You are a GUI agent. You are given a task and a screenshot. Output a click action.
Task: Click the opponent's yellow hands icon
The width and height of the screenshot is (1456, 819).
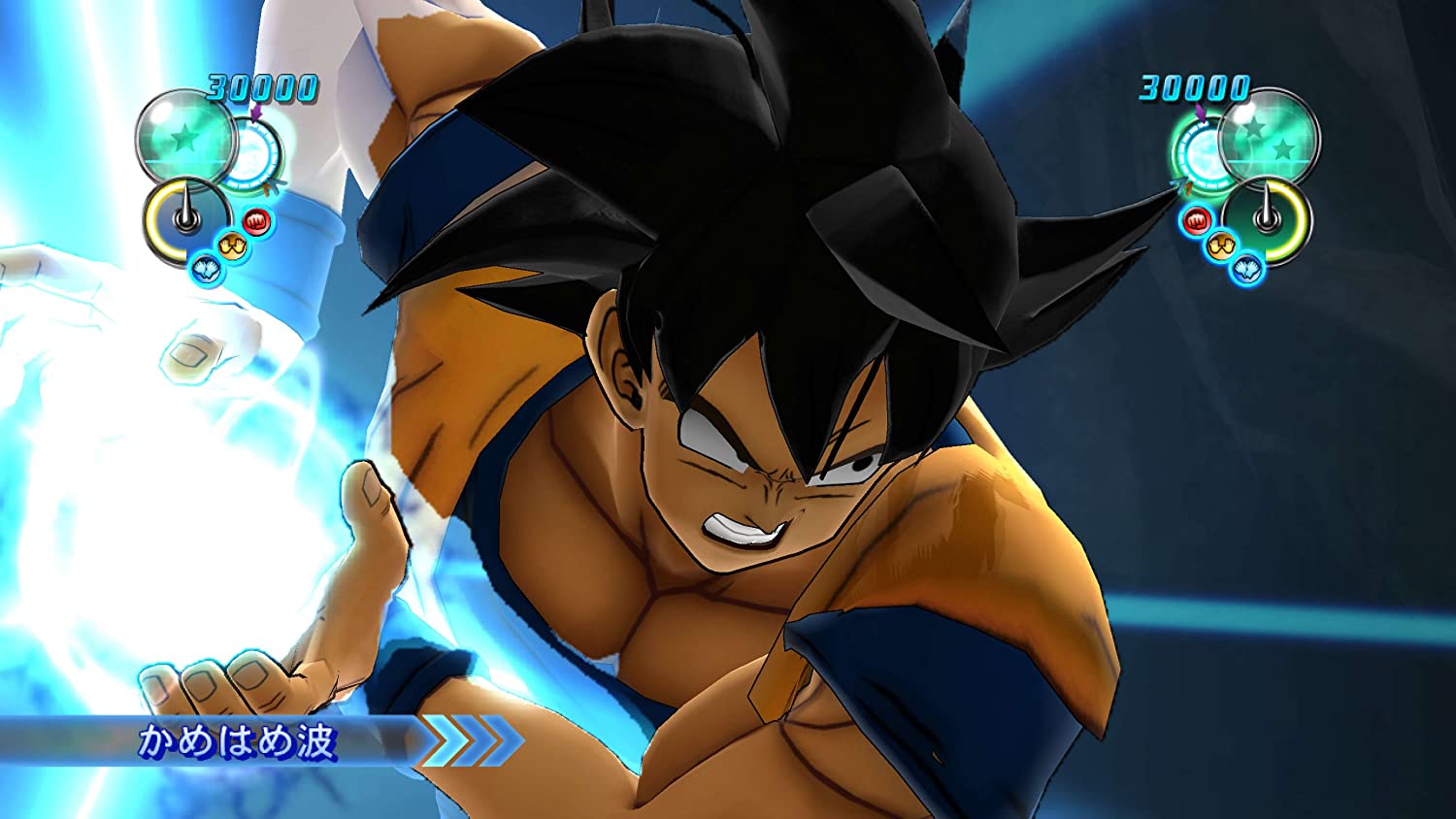click(1220, 246)
